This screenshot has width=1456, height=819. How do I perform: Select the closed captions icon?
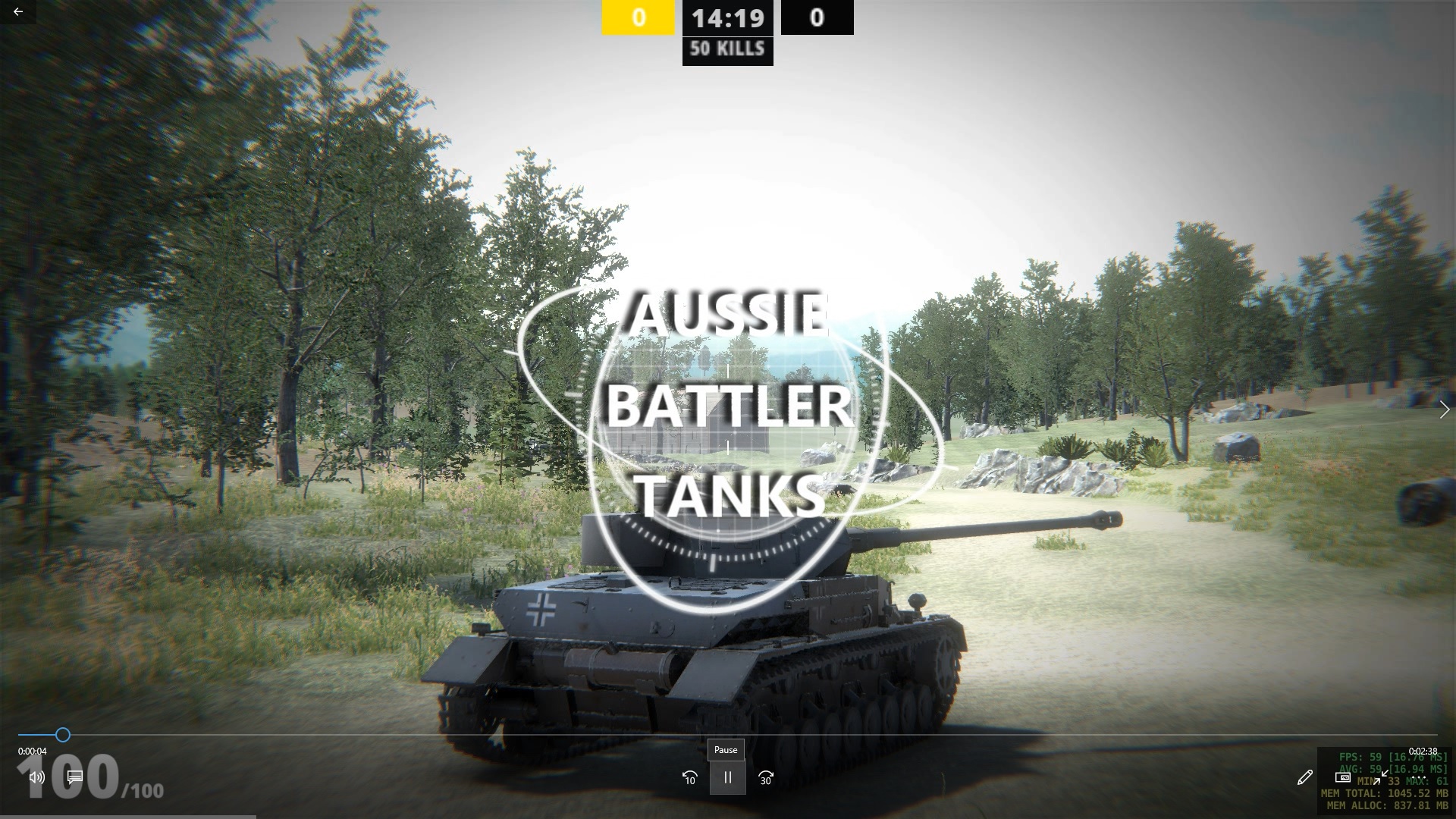pos(74,777)
